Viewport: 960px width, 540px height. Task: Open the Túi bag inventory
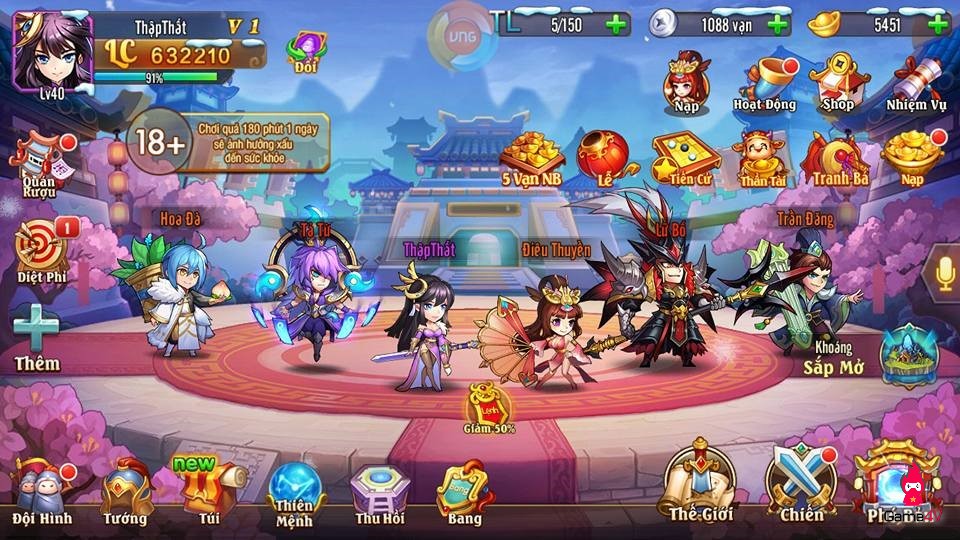(x=208, y=488)
